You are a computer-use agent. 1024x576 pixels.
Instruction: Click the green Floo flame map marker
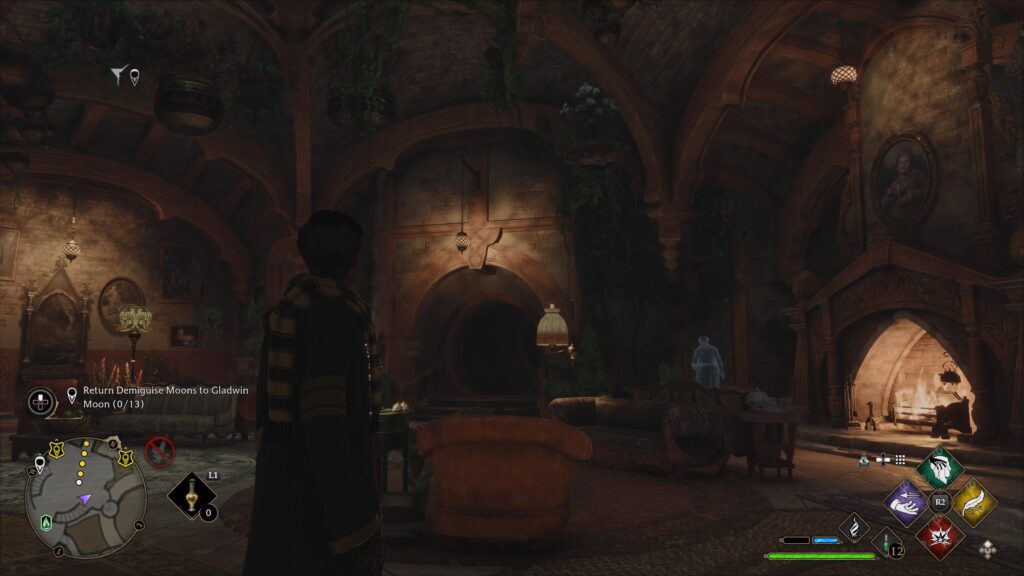(x=46, y=522)
